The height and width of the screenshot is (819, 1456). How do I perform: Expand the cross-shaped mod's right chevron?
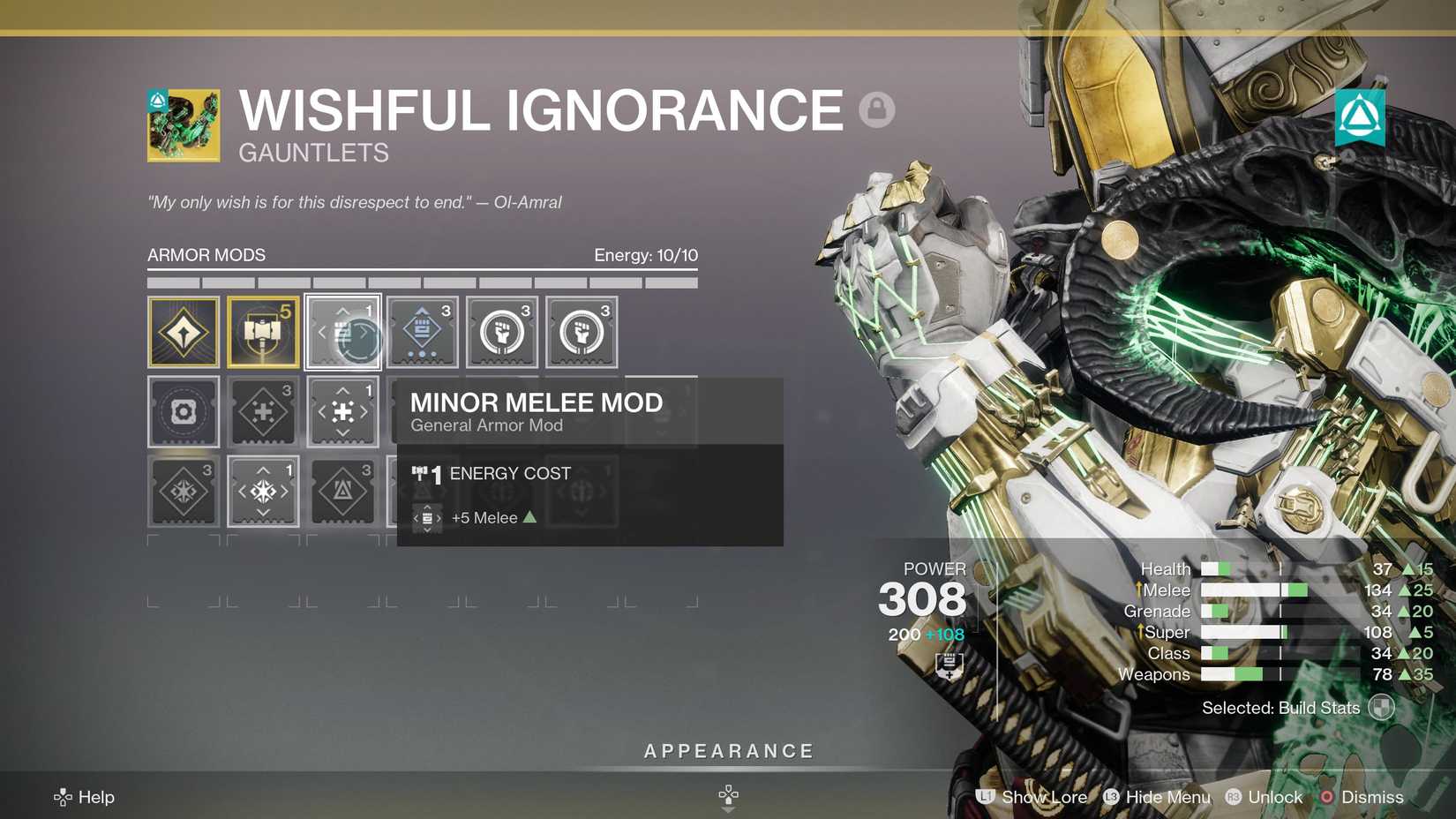(364, 410)
